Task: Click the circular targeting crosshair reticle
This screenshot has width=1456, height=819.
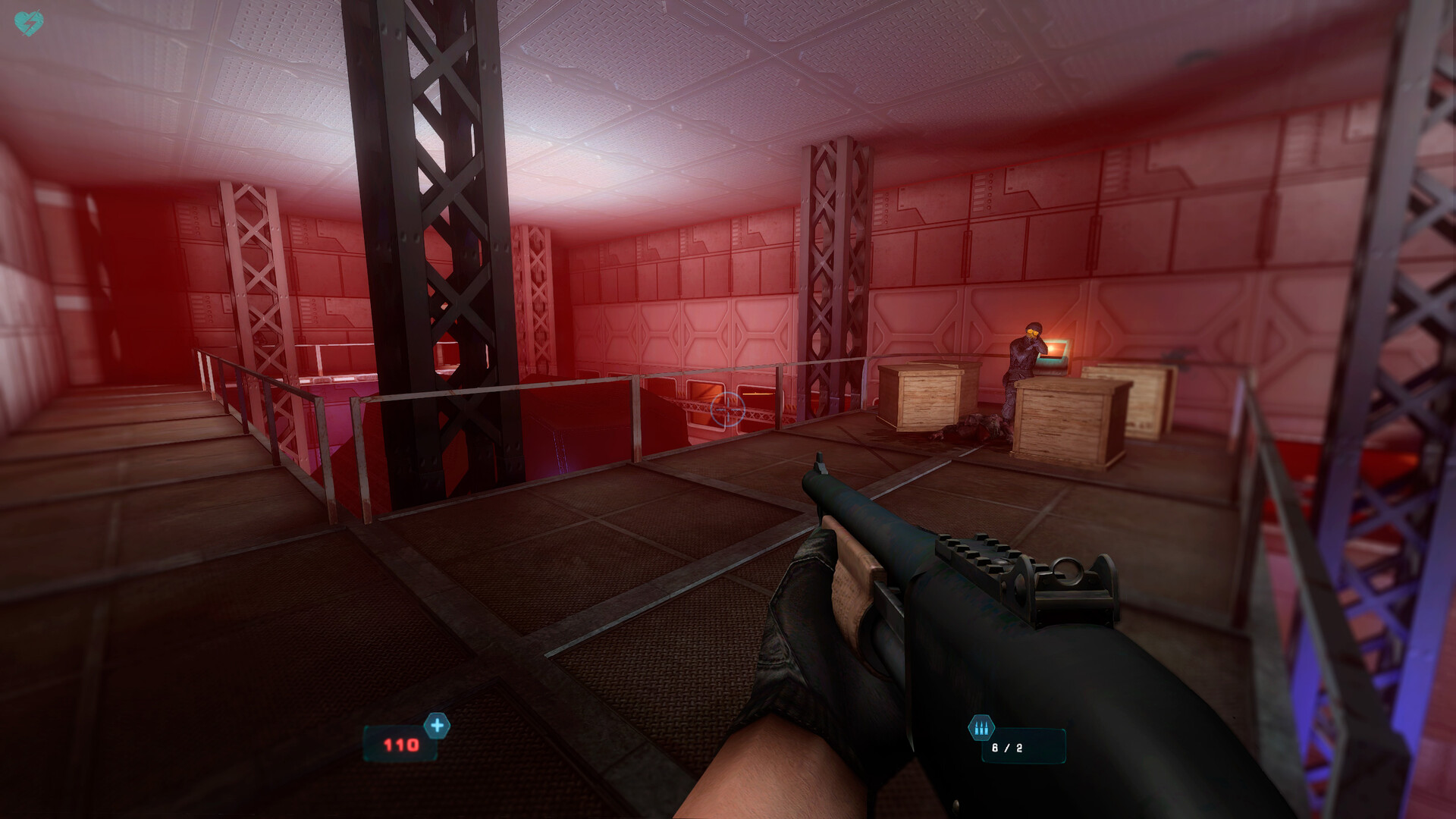Action: [x=730, y=408]
